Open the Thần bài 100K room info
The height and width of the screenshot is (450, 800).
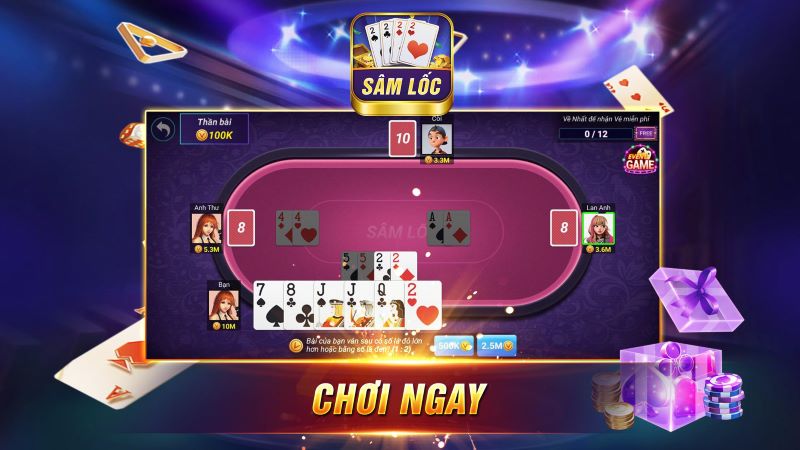(213, 128)
